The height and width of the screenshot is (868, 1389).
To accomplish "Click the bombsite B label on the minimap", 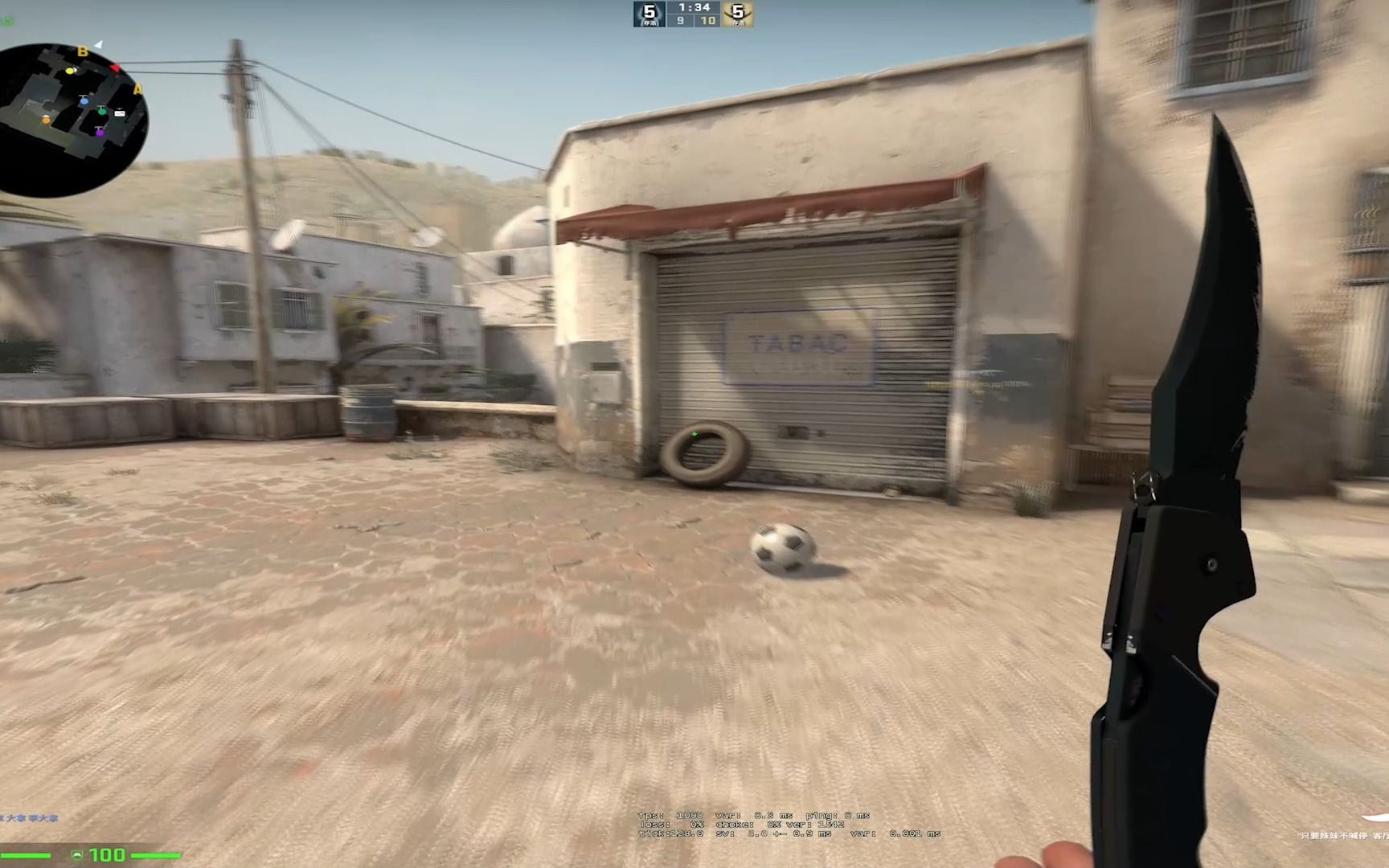I will (82, 51).
